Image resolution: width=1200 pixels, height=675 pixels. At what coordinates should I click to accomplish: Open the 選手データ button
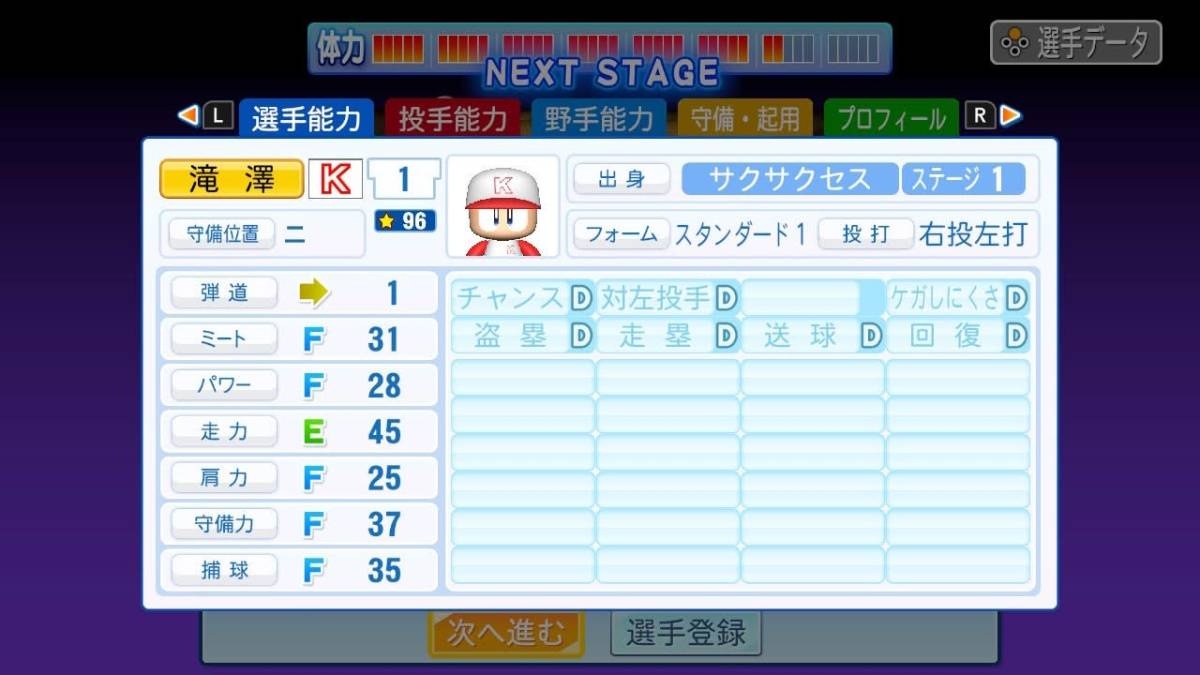pos(1076,43)
